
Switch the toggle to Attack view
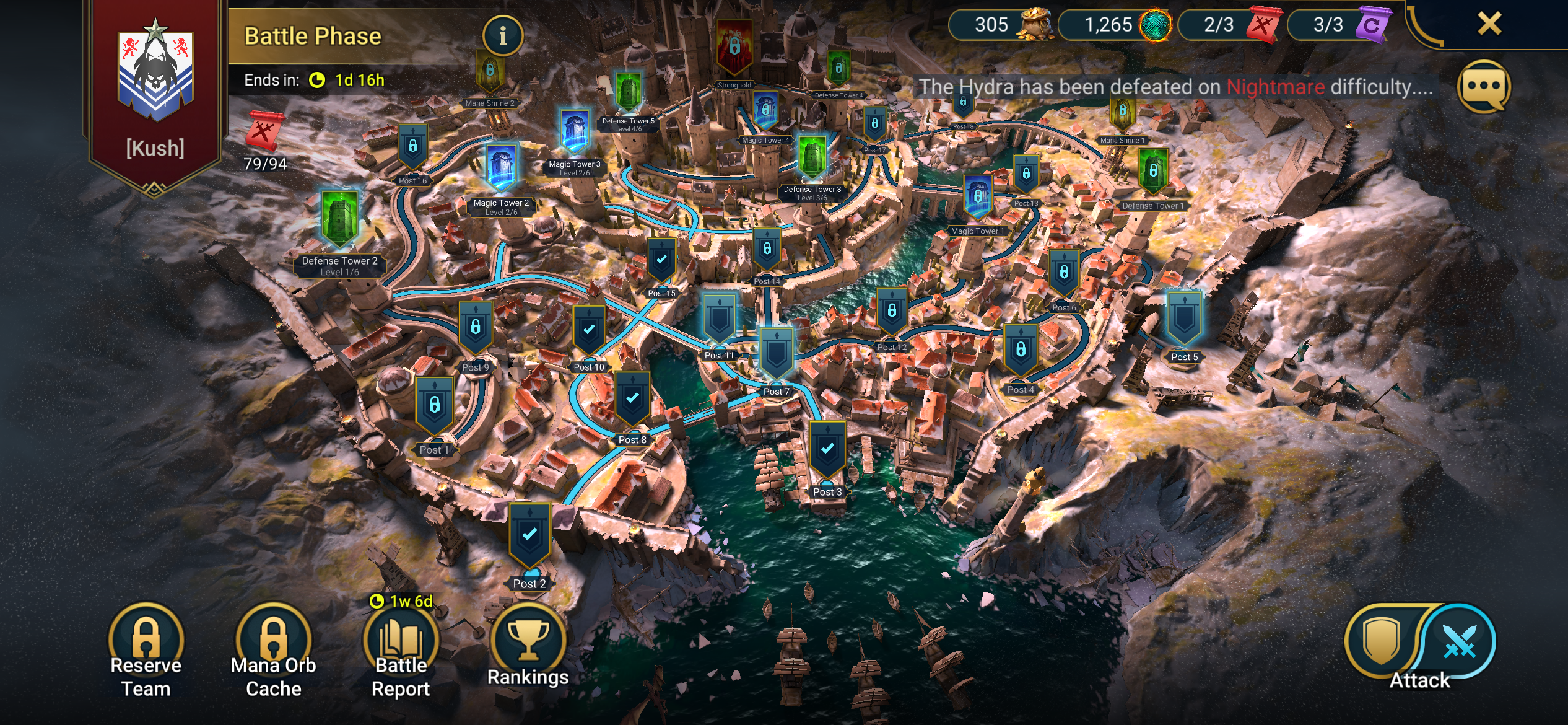(x=1457, y=643)
